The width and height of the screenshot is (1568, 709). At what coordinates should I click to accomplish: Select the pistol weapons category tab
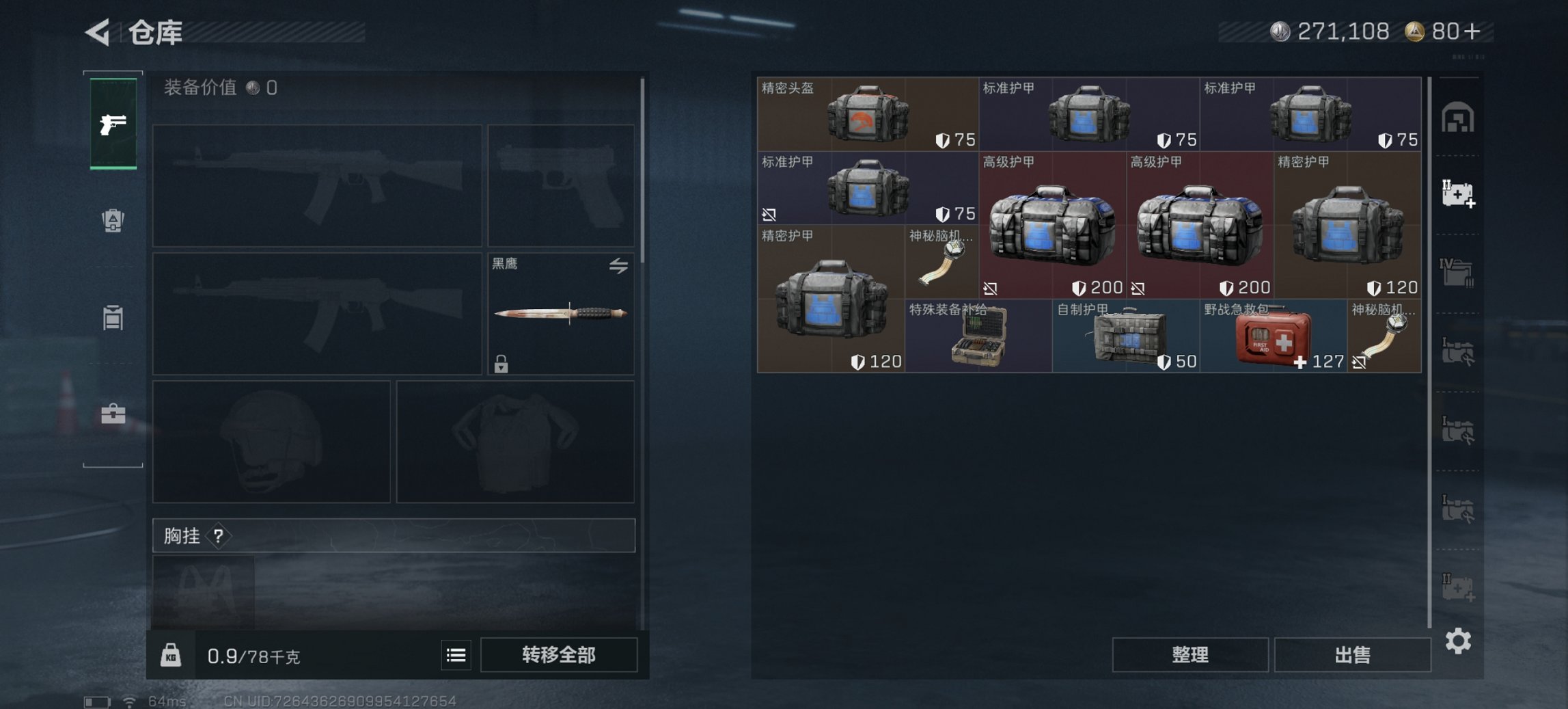114,124
